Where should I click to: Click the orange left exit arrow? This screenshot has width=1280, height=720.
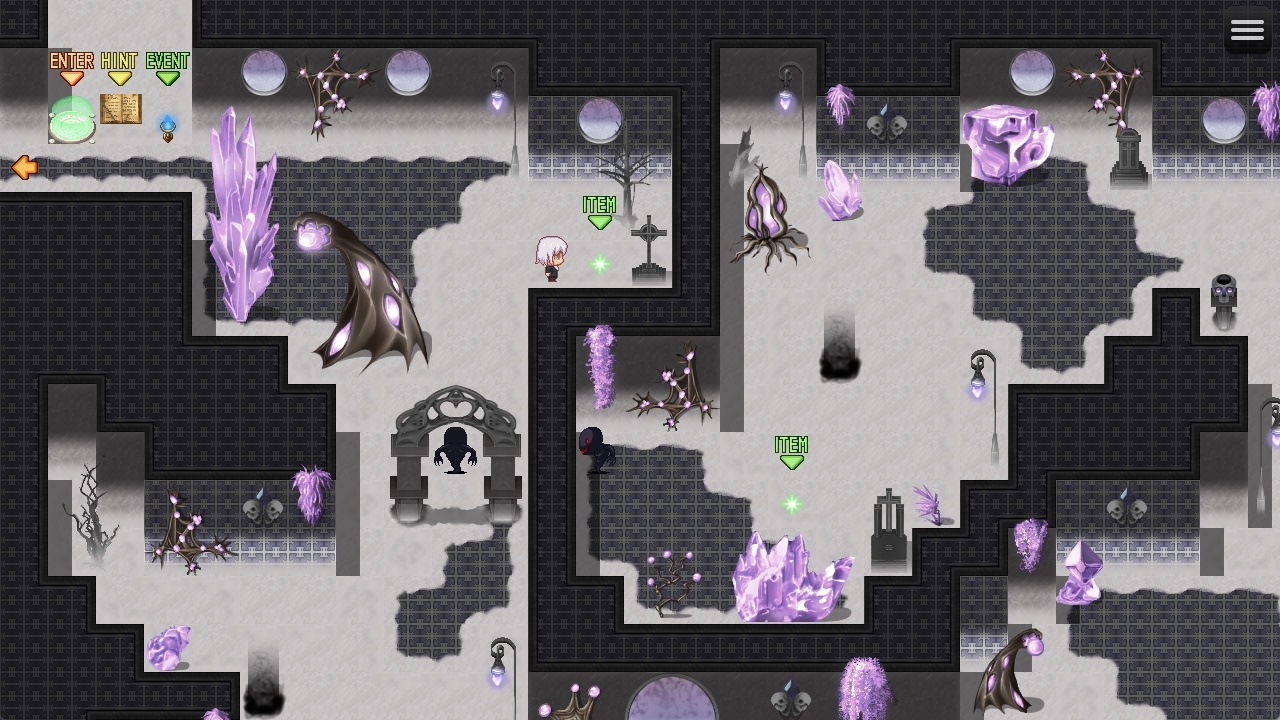point(24,168)
